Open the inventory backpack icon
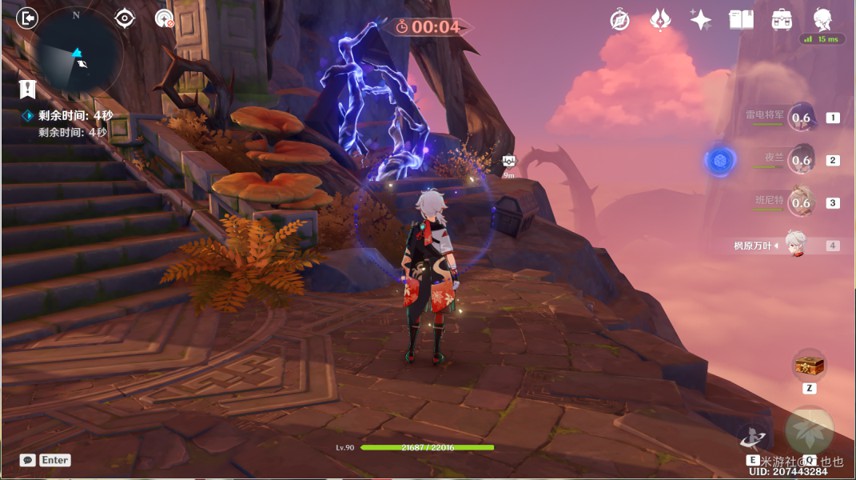The height and width of the screenshot is (480, 856). coord(782,20)
